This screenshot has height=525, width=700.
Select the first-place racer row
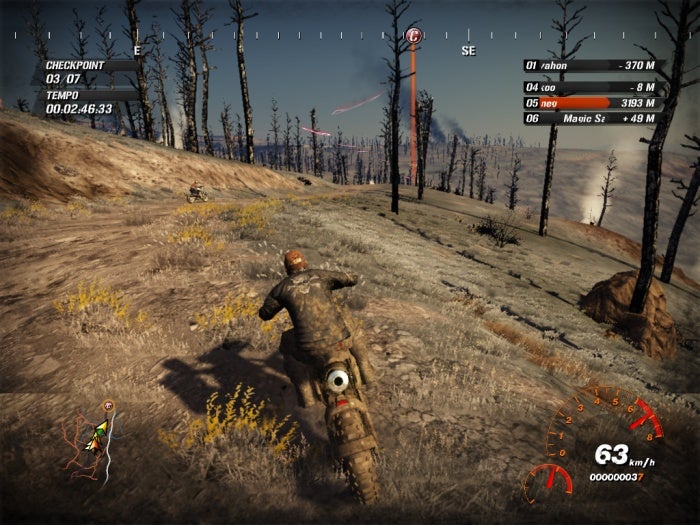(x=591, y=65)
